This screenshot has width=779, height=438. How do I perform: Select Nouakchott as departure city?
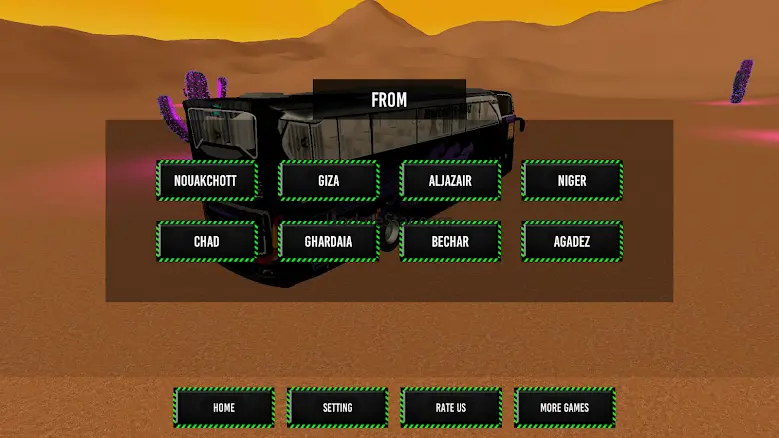click(x=207, y=181)
